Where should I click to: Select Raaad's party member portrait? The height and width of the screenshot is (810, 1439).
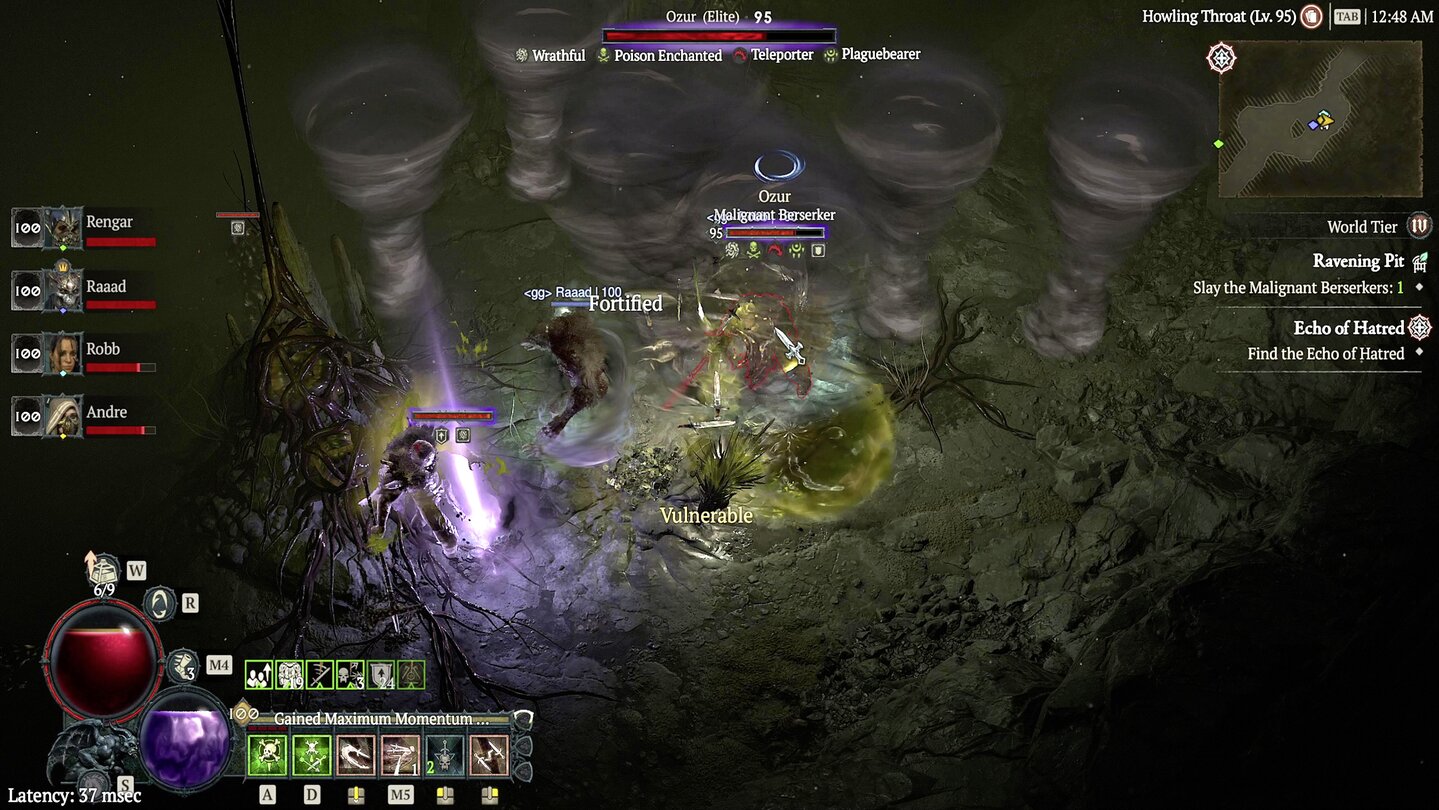tap(62, 292)
